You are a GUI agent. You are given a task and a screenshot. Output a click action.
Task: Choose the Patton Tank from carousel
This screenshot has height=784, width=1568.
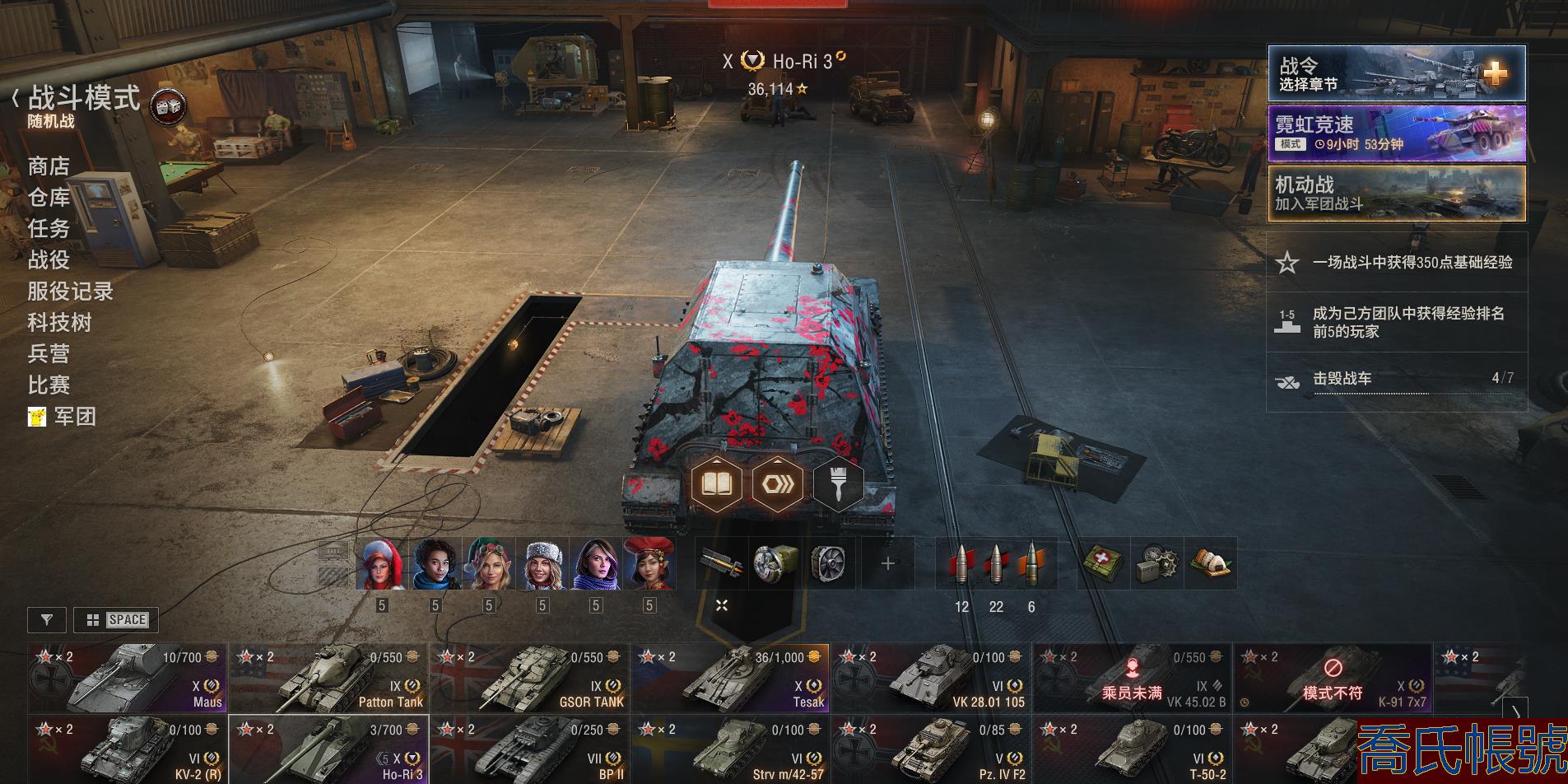pyautogui.click(x=328, y=679)
